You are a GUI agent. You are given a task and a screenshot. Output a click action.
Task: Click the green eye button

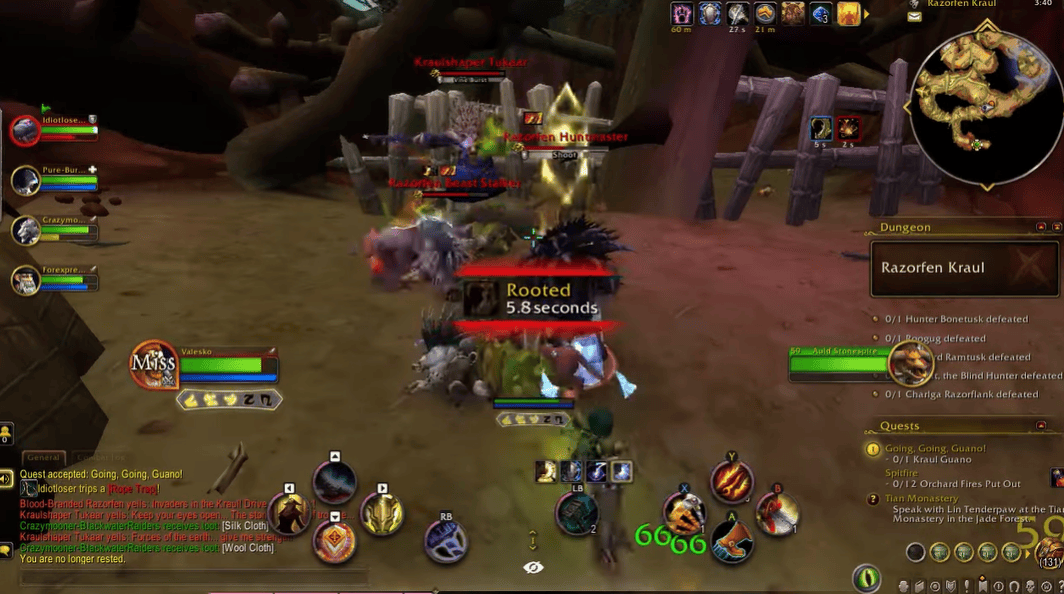(866, 577)
